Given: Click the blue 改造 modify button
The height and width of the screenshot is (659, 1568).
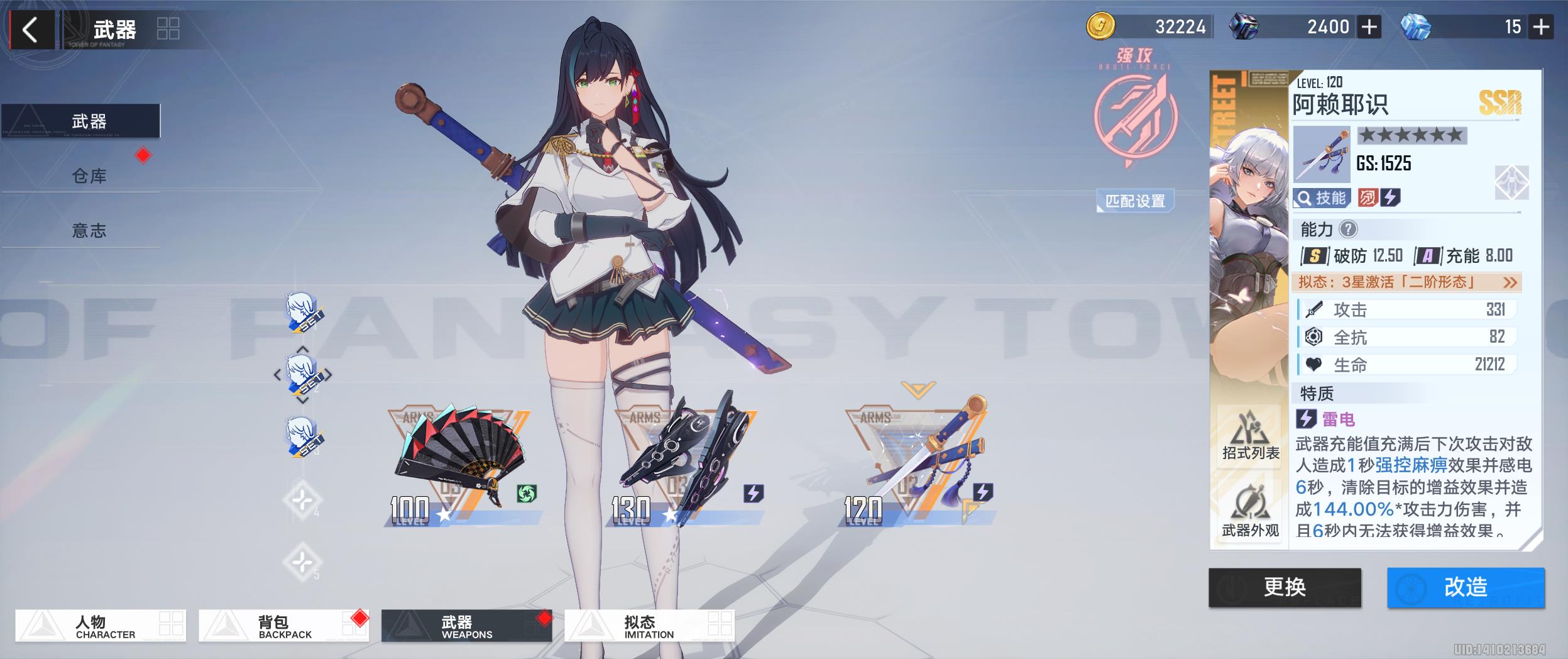Looking at the screenshot, I should [x=1465, y=587].
